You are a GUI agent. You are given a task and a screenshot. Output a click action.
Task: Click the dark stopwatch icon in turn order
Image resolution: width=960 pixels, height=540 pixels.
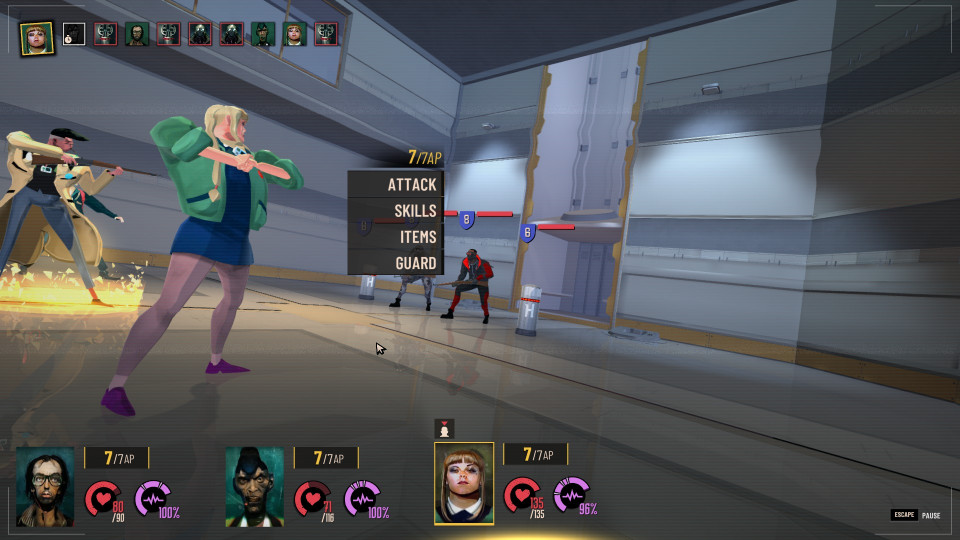pos(74,35)
